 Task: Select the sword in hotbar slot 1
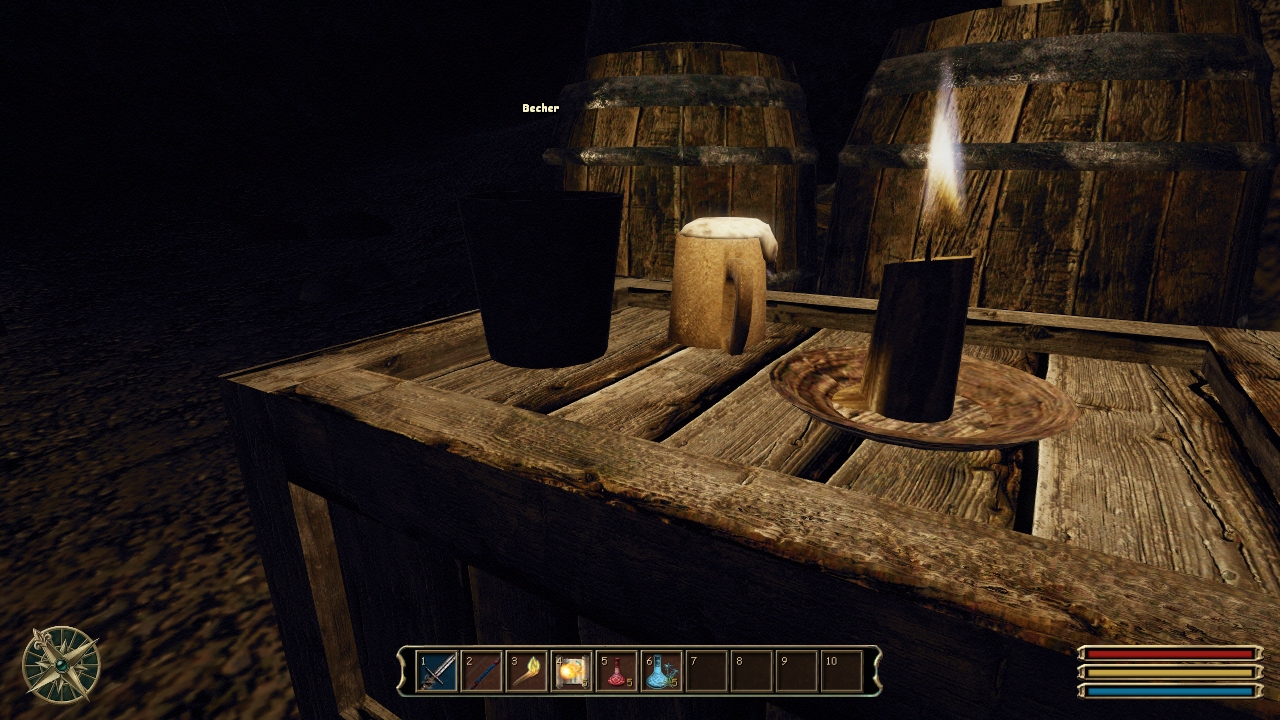(436, 672)
